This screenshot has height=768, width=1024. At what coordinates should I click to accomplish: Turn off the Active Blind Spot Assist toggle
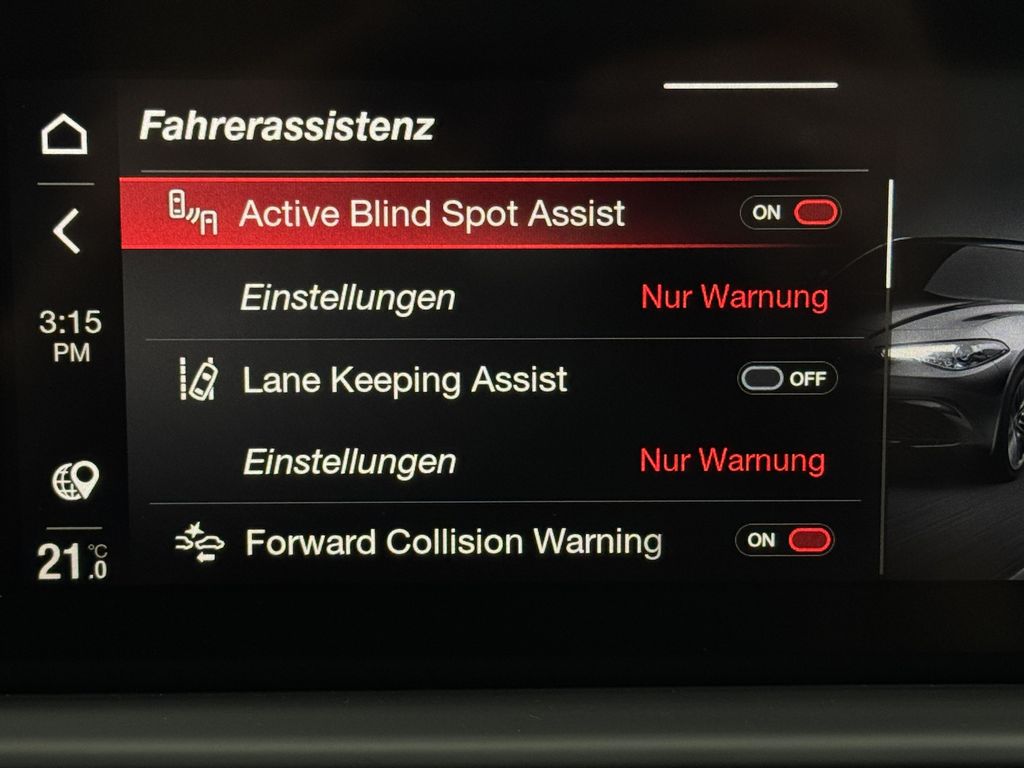click(790, 212)
